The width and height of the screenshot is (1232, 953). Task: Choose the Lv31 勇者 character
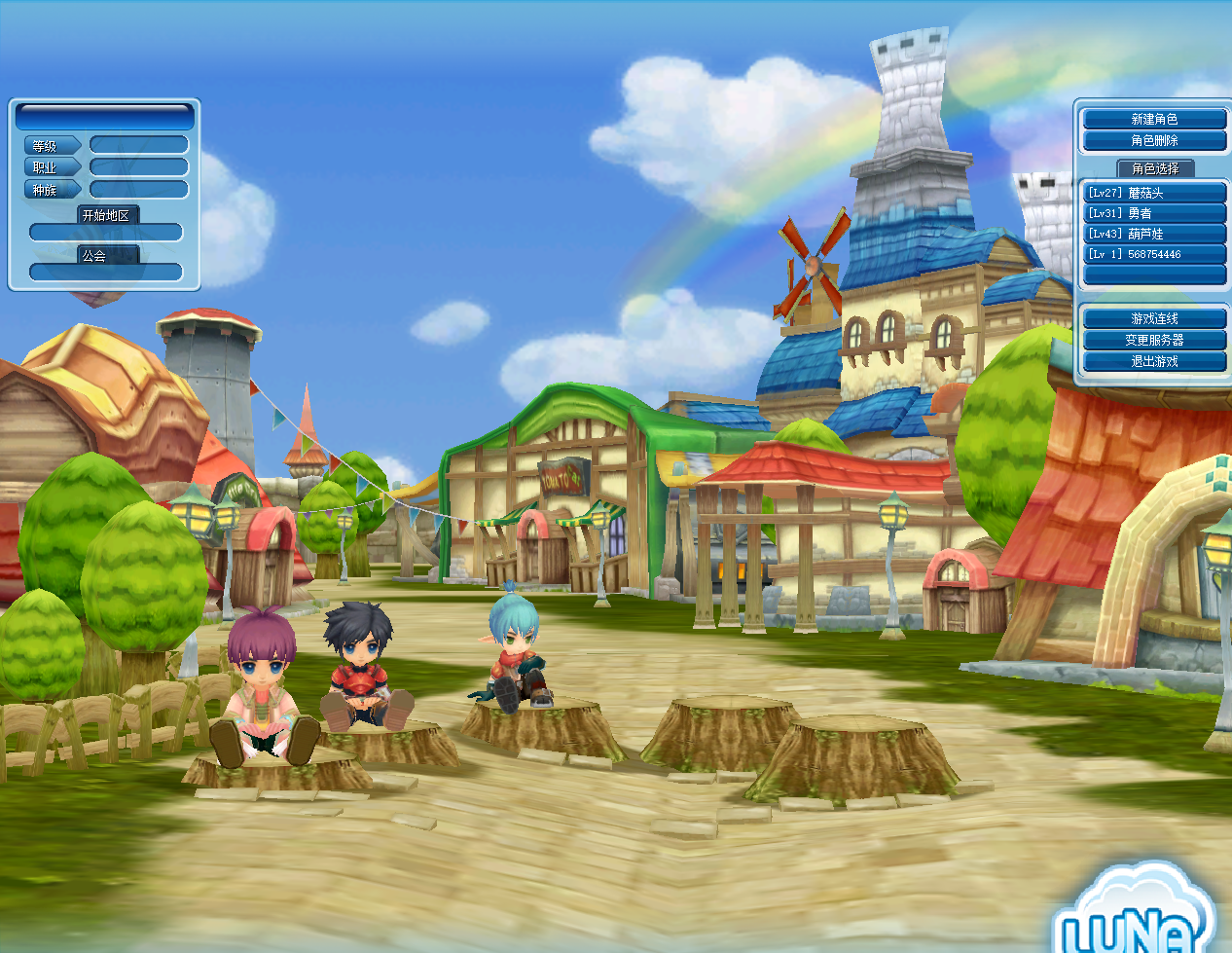(1154, 213)
